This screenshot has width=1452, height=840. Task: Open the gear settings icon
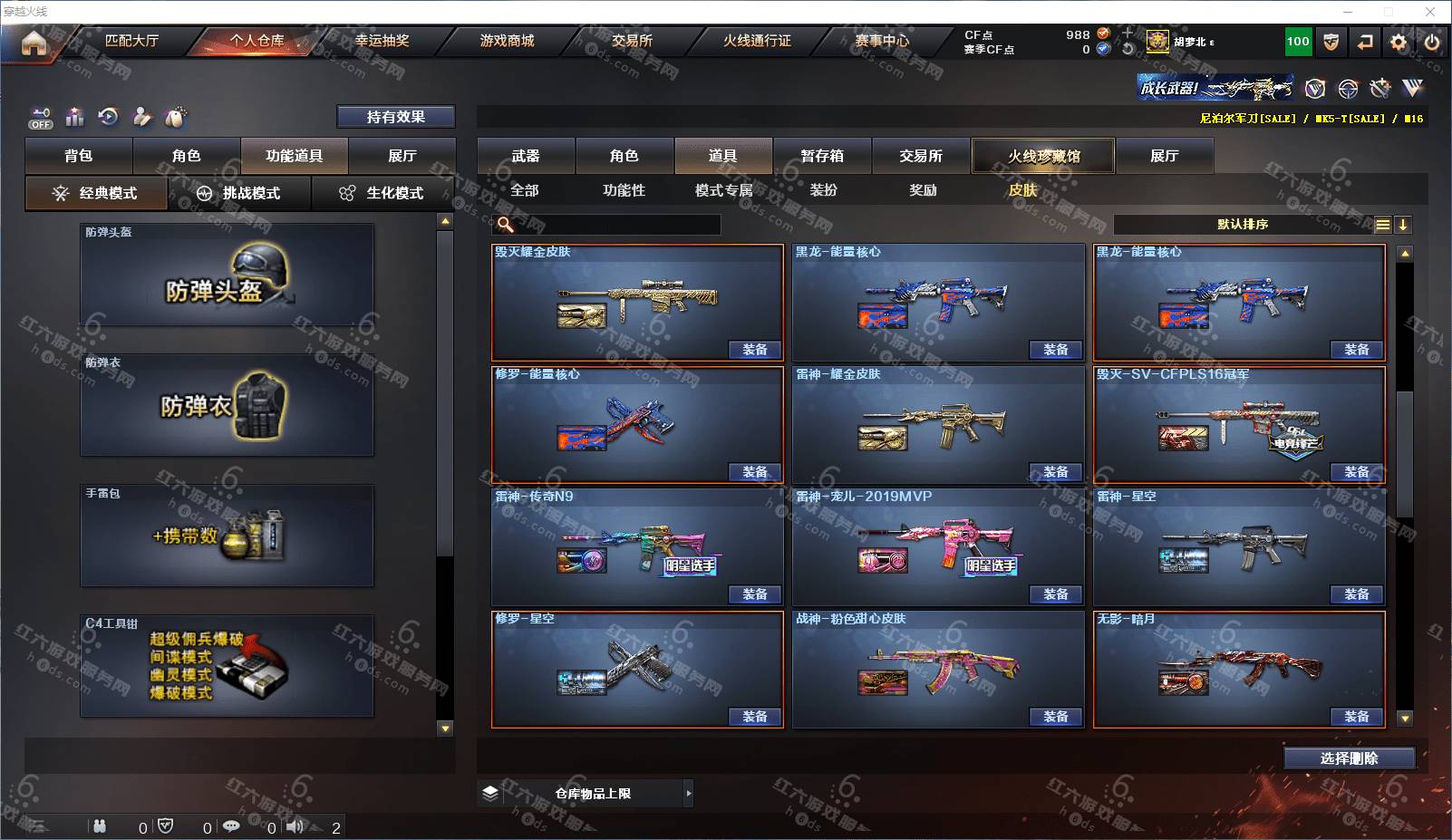1399,42
